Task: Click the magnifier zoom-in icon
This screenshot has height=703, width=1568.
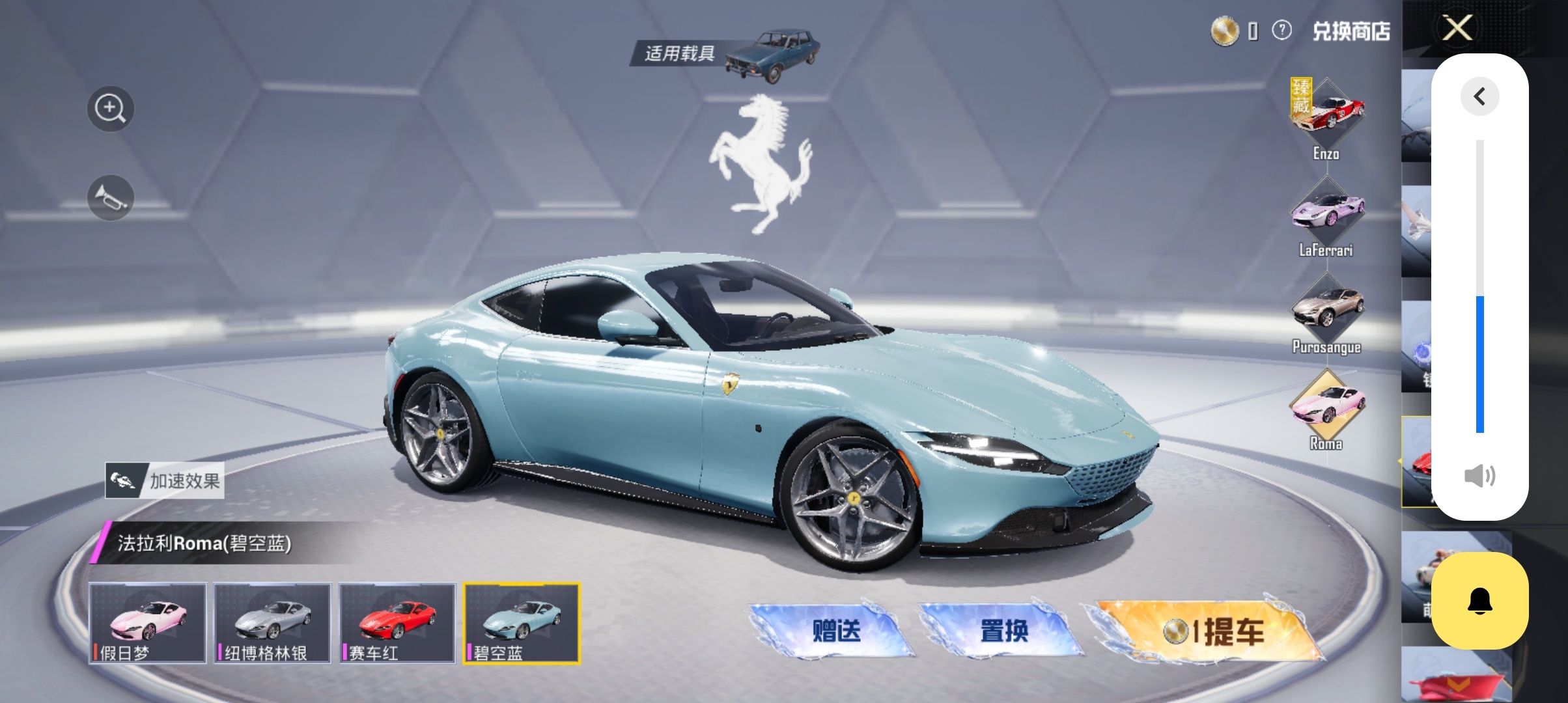Action: pos(110,109)
